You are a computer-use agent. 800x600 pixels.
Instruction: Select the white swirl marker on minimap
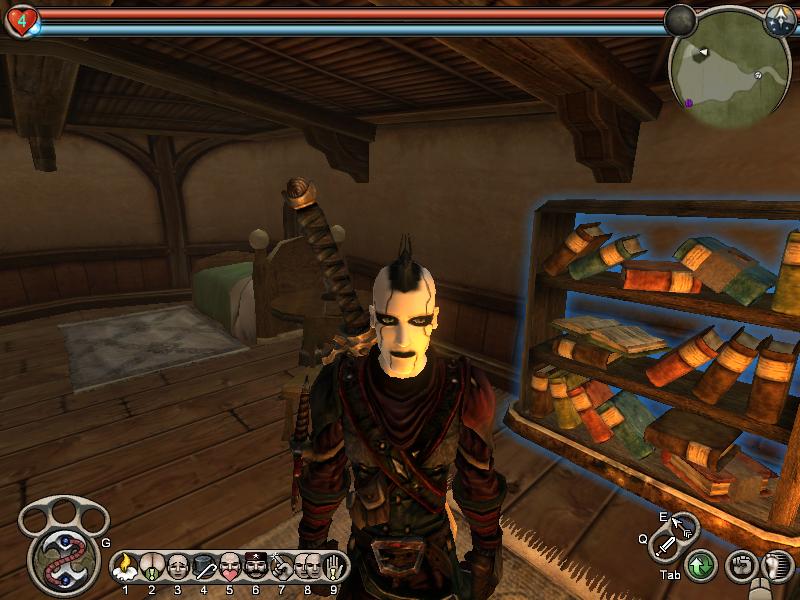point(759,75)
